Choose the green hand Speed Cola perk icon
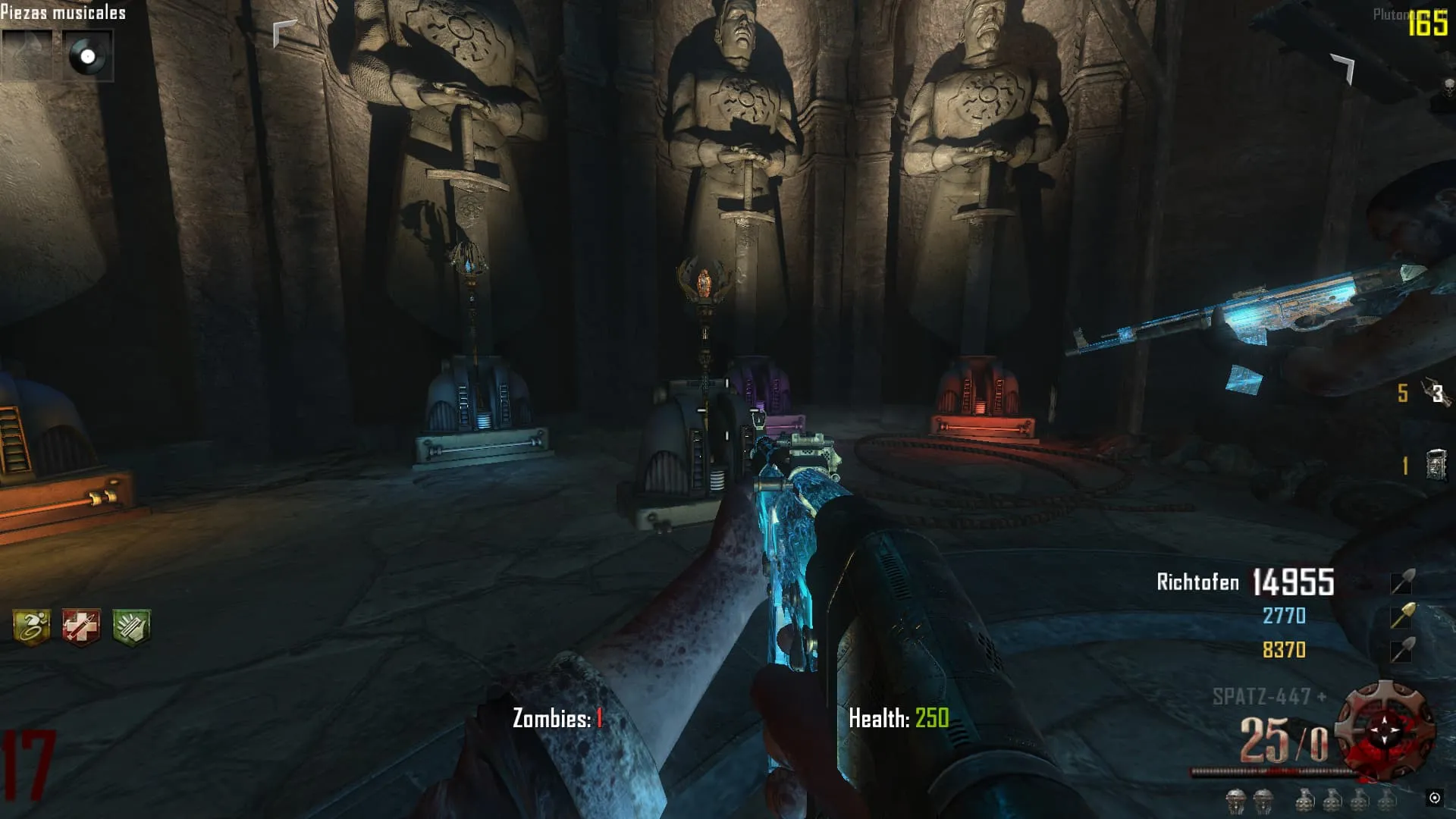1456x819 pixels. click(131, 627)
